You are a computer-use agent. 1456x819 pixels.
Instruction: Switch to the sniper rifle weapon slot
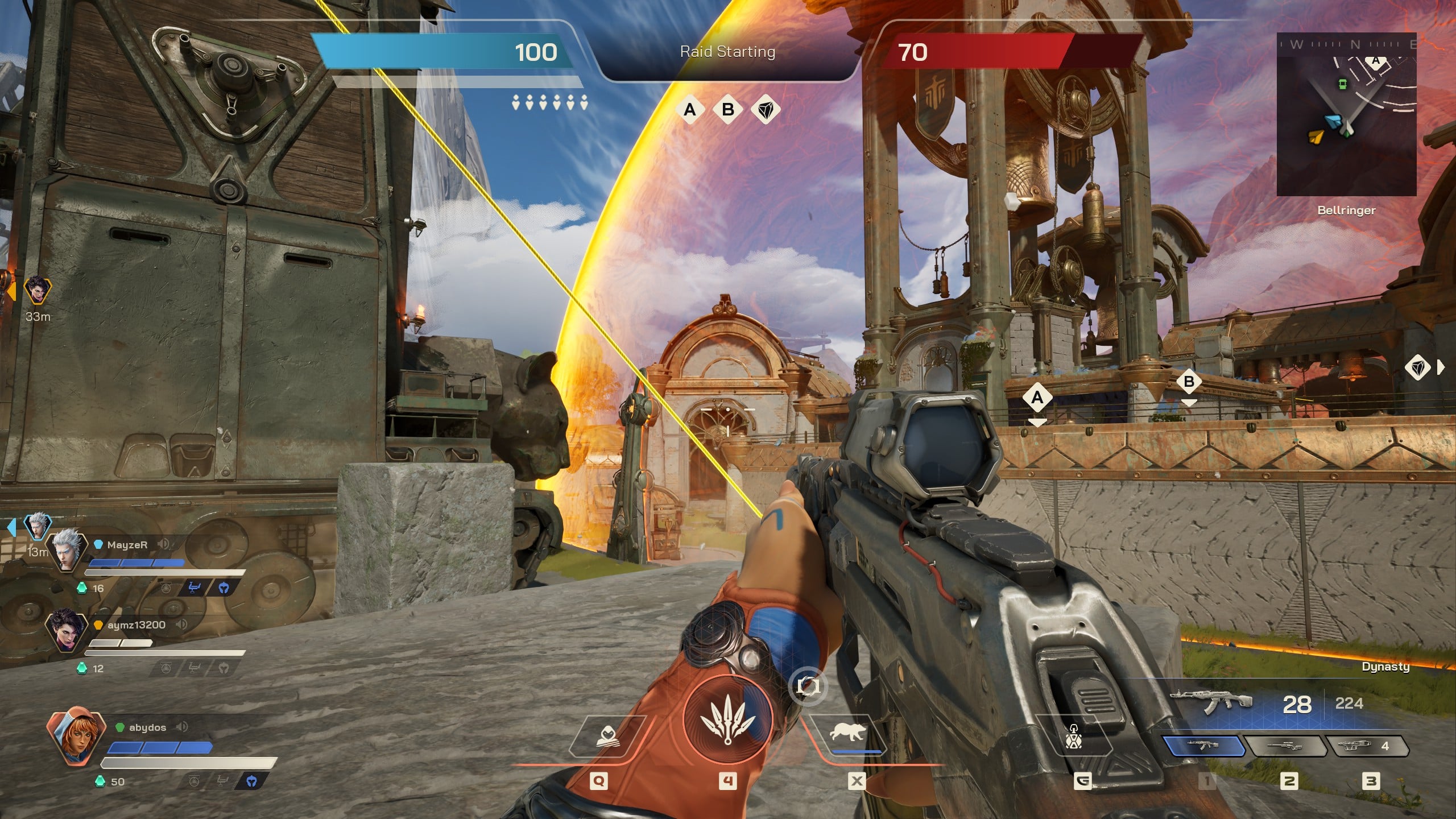pyautogui.click(x=1284, y=746)
